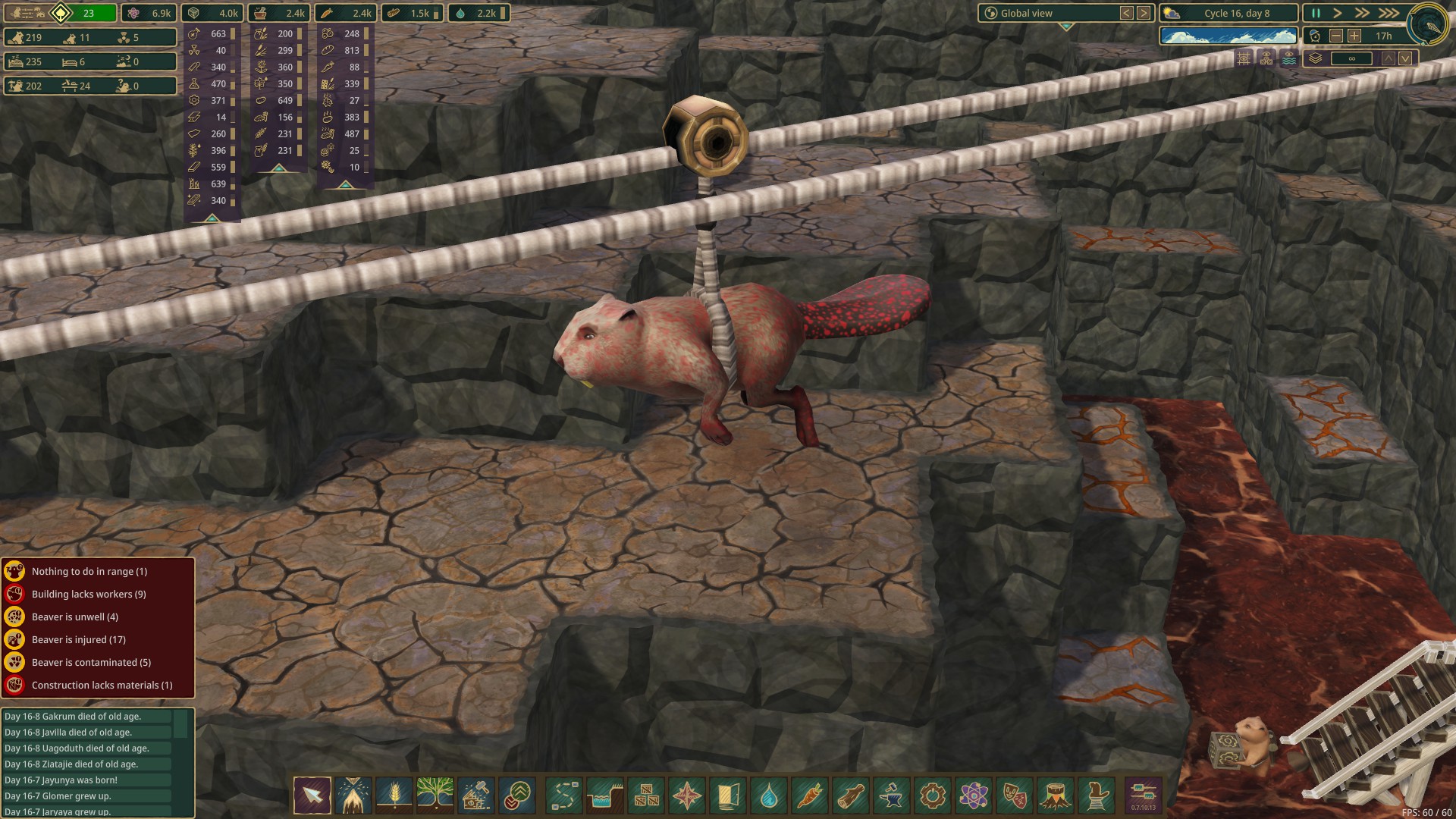The image size is (1456, 819).
Task: Select the wheat field planting tool
Action: tap(394, 795)
